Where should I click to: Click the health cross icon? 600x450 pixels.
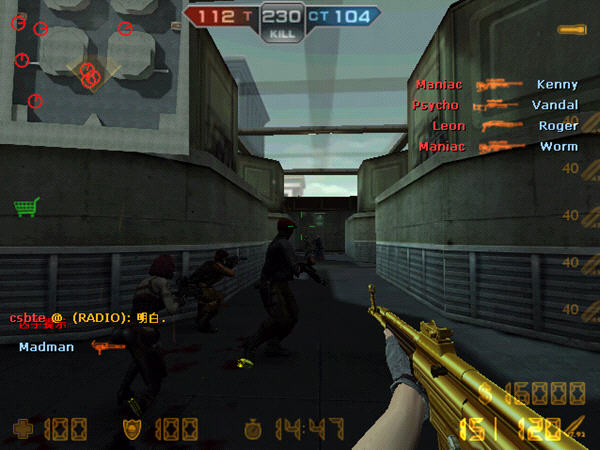tap(22, 430)
